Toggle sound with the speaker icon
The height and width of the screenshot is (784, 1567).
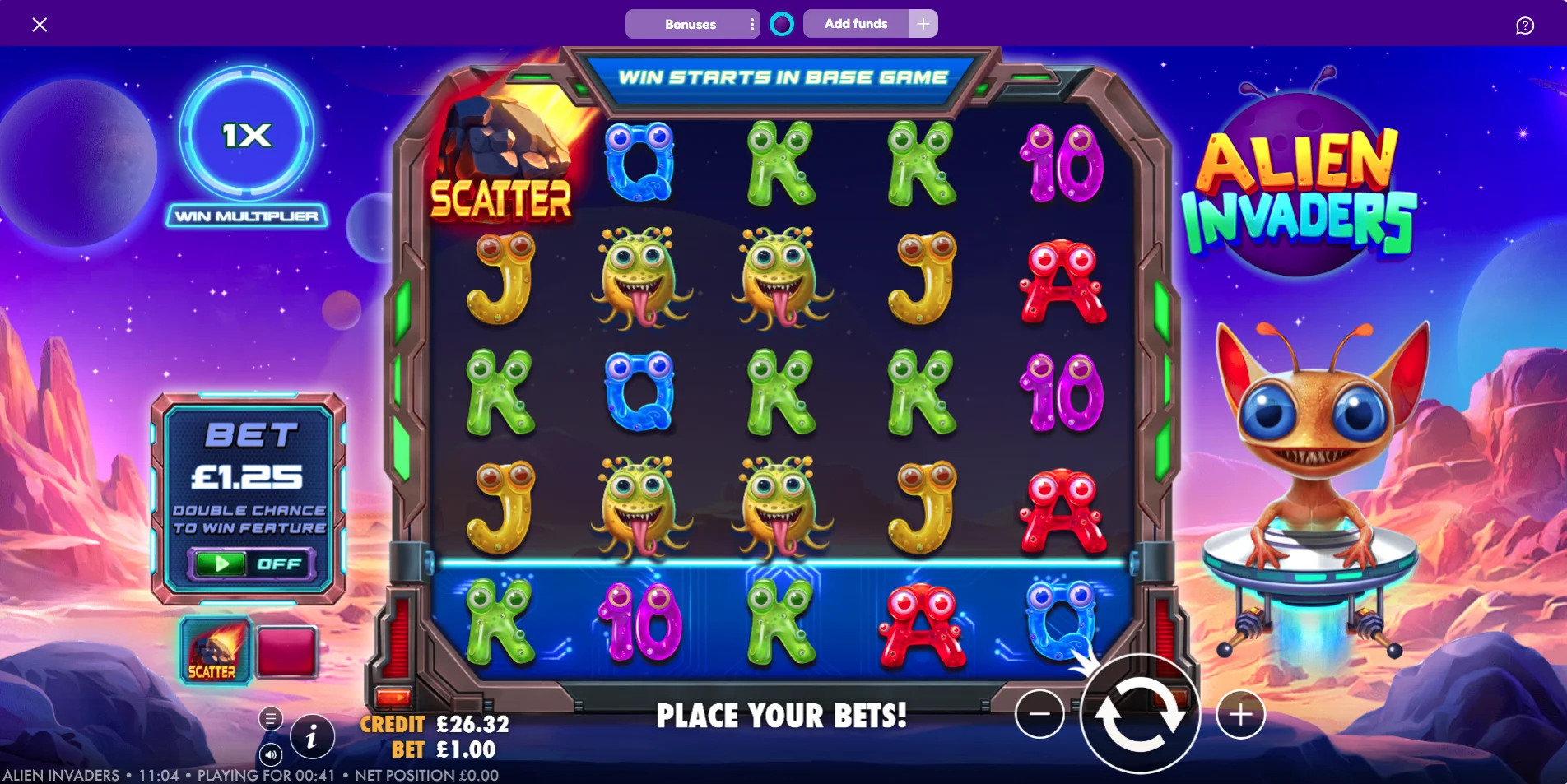pos(271,754)
